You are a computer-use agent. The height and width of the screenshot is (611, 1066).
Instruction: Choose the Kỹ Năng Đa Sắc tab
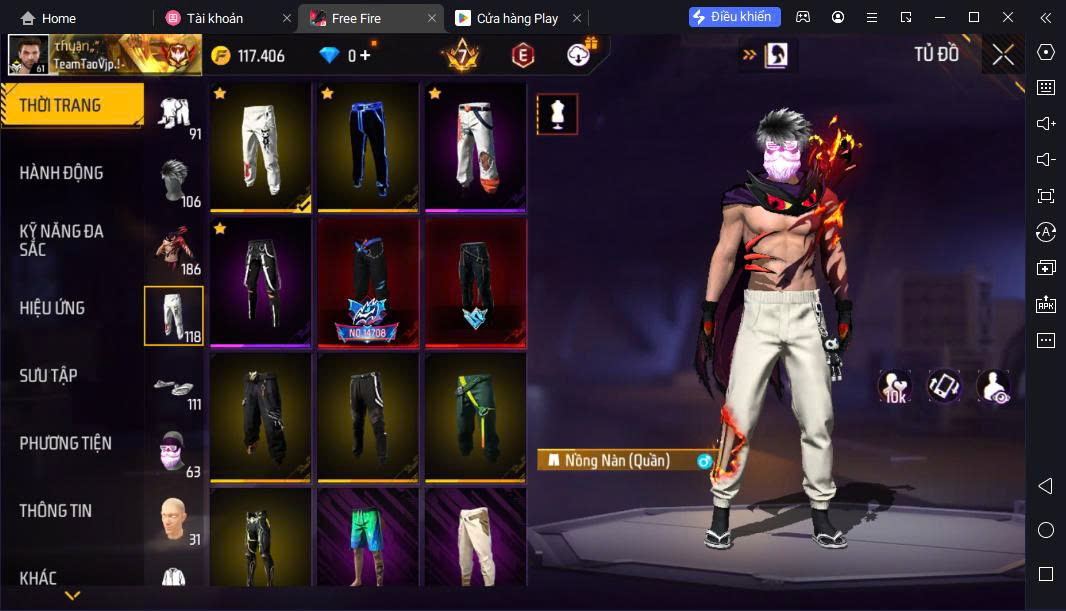click(x=61, y=240)
